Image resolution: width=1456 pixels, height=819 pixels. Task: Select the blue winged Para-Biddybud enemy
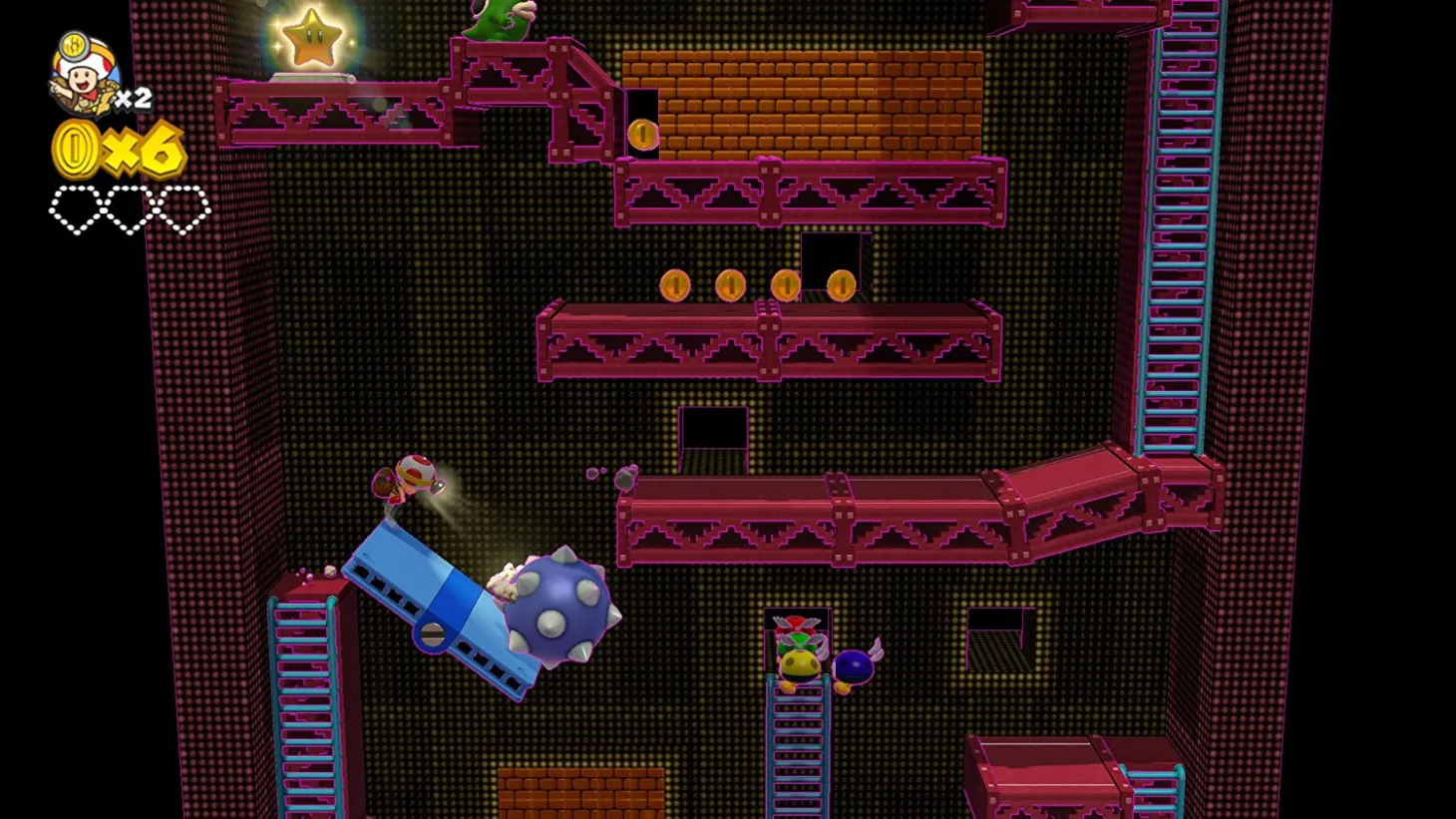pyautogui.click(x=856, y=663)
